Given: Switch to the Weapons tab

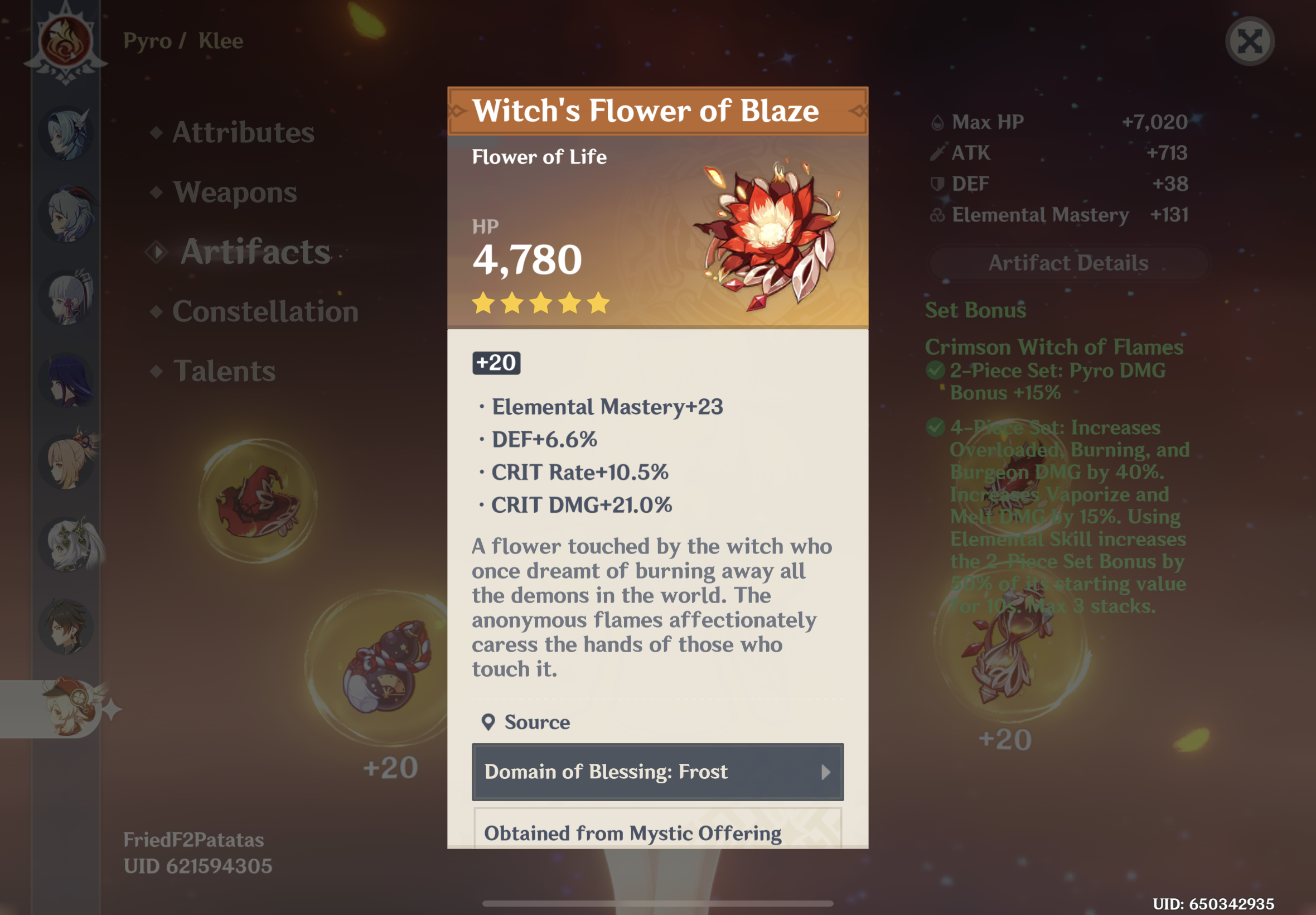Looking at the screenshot, I should pos(234,192).
